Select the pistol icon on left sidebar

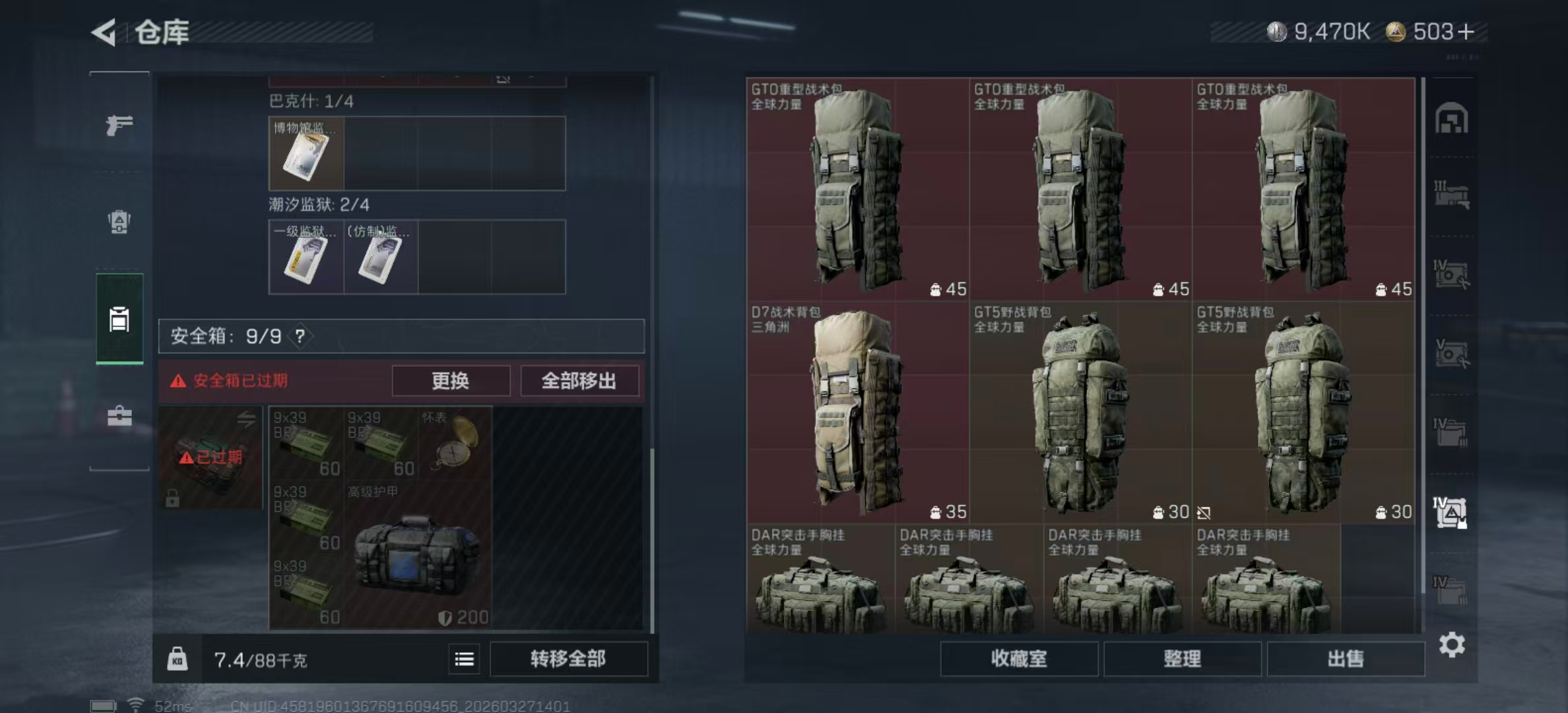point(119,124)
